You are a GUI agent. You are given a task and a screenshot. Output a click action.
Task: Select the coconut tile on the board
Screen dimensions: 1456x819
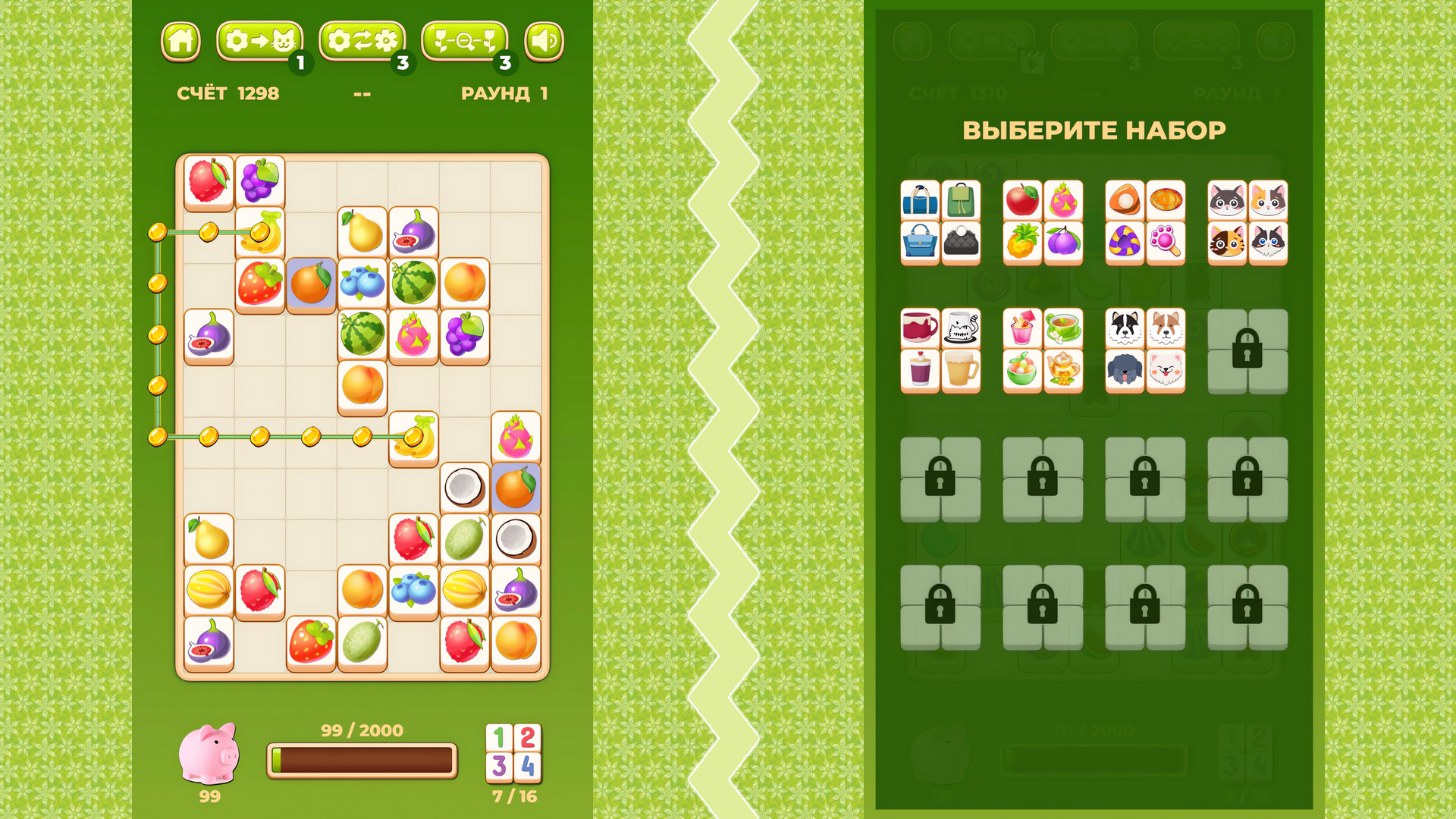[x=468, y=489]
